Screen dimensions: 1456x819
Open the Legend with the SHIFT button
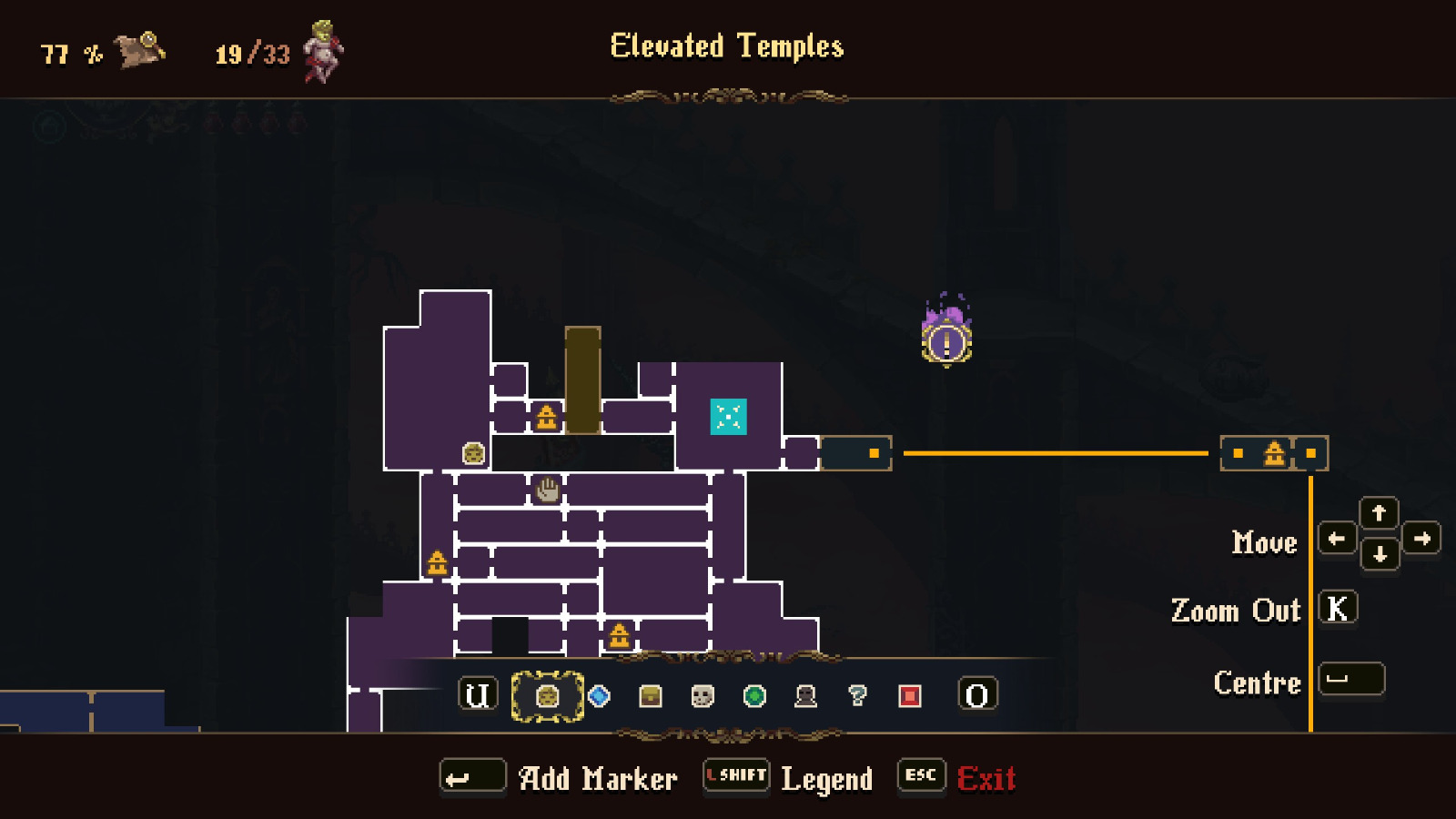point(735,775)
